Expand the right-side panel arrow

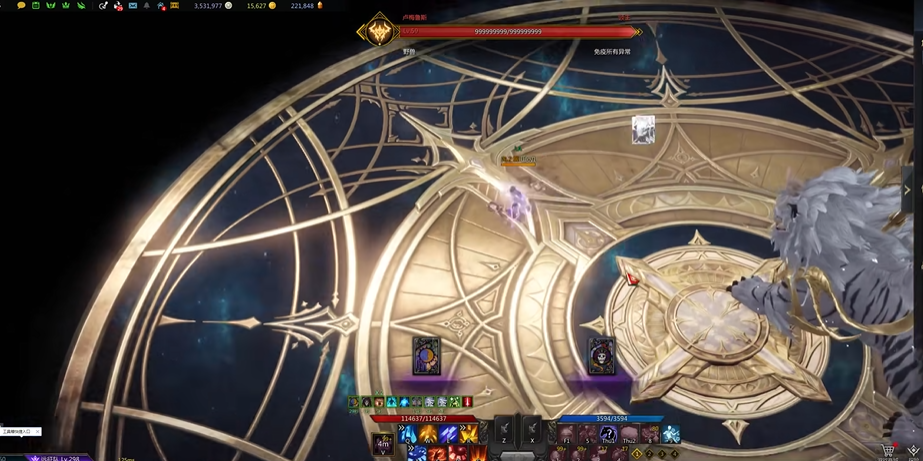coord(907,189)
